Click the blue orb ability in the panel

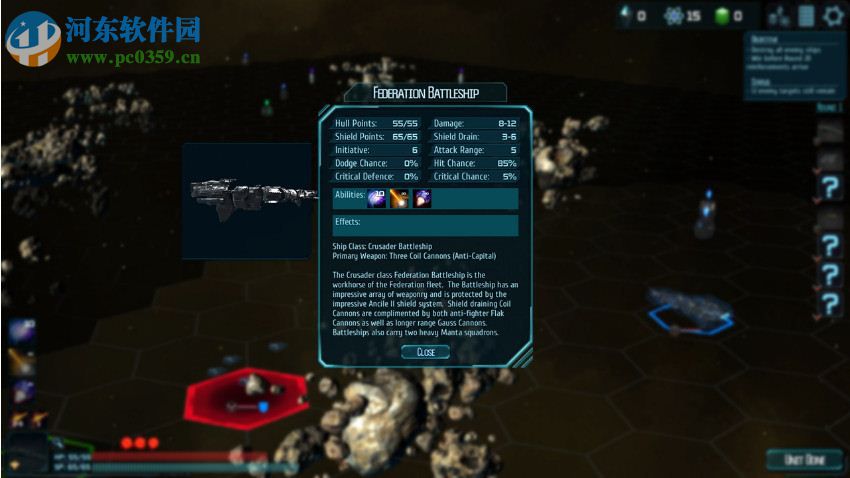coord(377,198)
